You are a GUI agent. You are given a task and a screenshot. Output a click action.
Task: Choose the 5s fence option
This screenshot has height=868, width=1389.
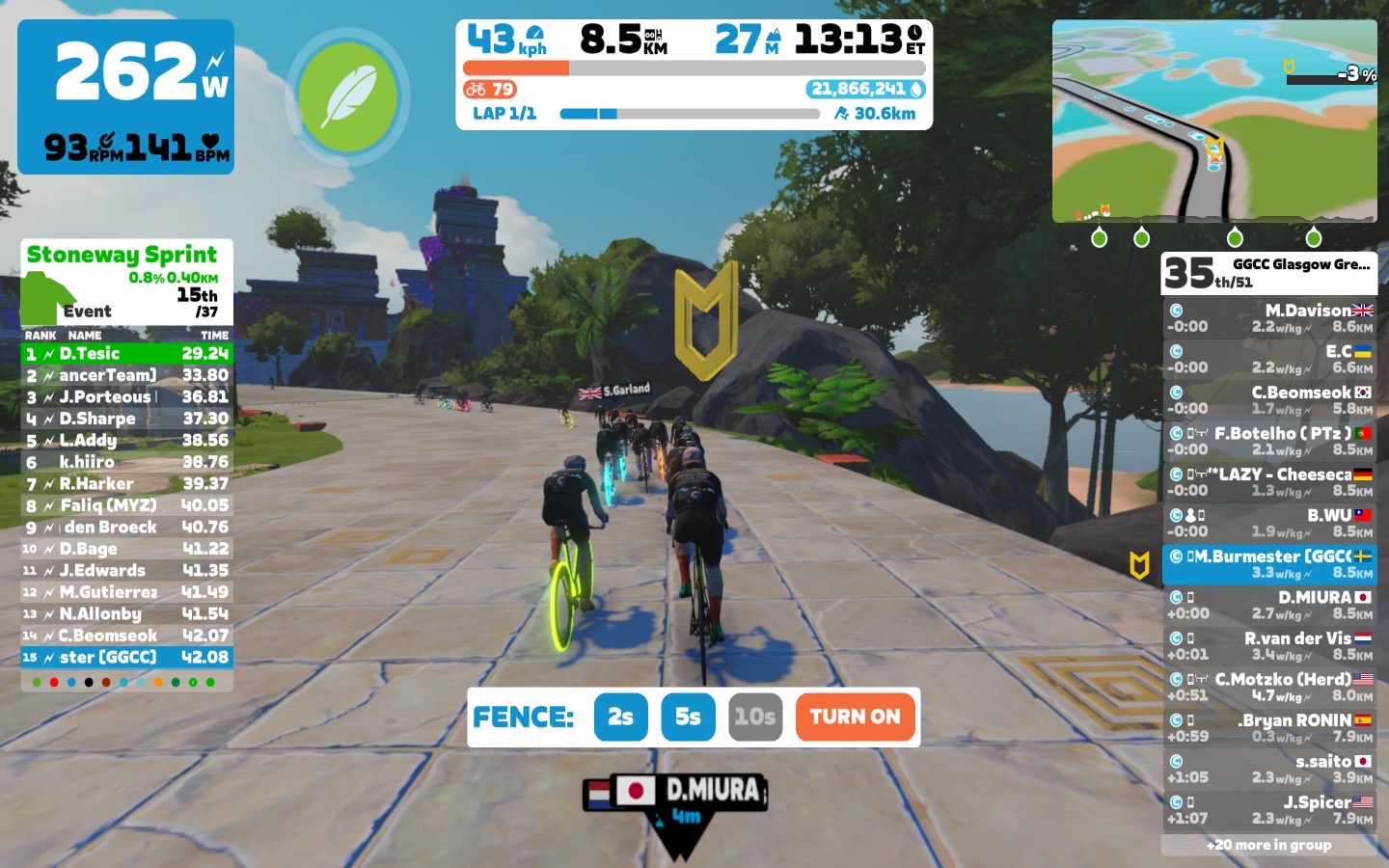[688, 717]
